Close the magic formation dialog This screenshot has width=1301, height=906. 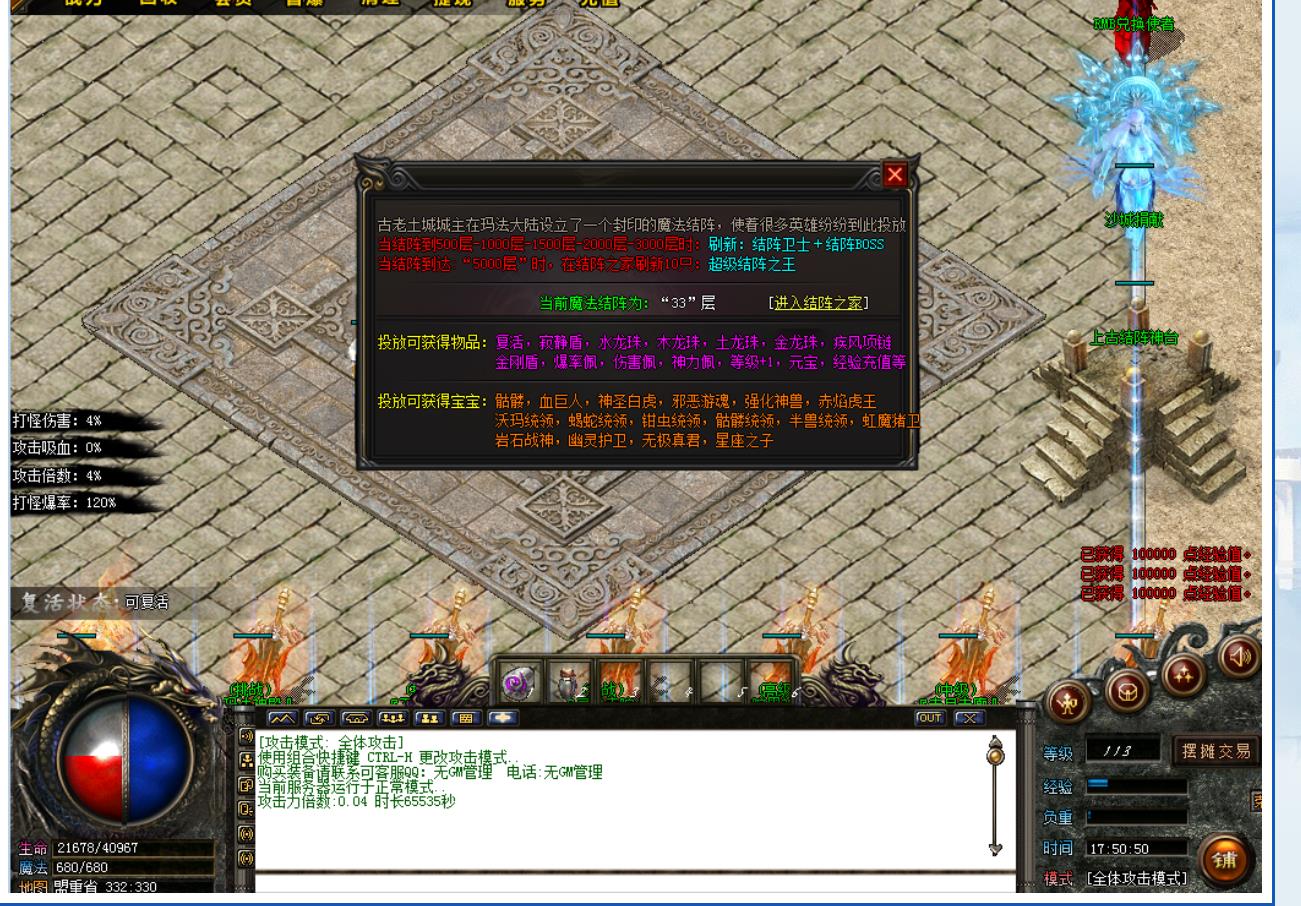[894, 176]
